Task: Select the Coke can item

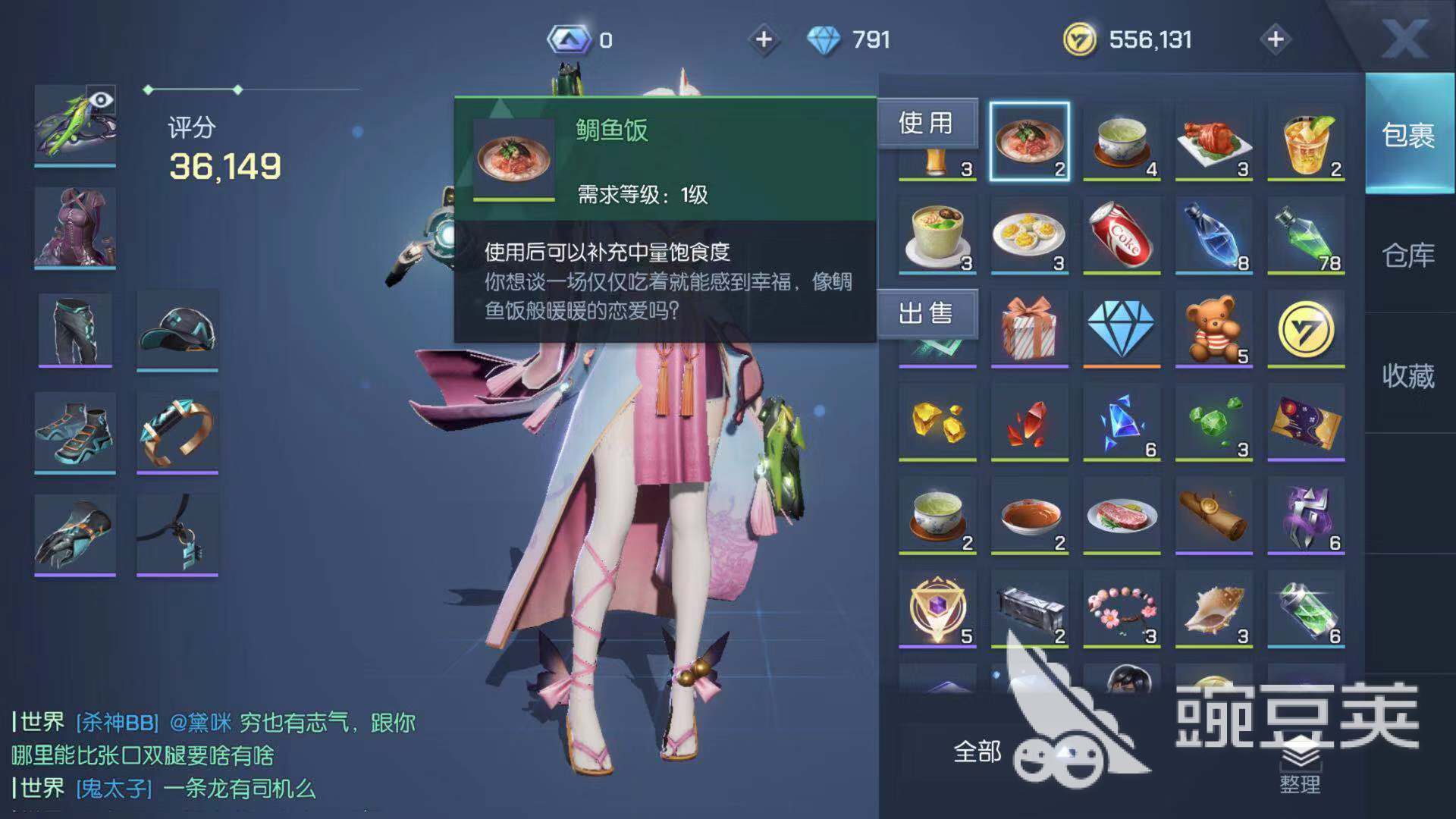Action: (1122, 235)
